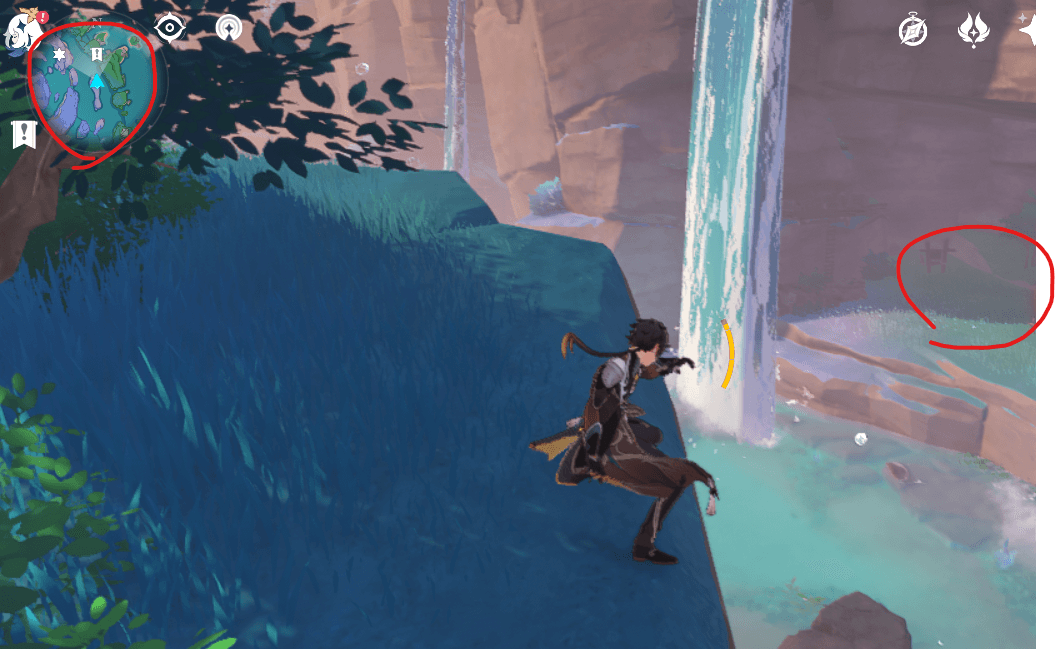Open the compass events icon

913,31
